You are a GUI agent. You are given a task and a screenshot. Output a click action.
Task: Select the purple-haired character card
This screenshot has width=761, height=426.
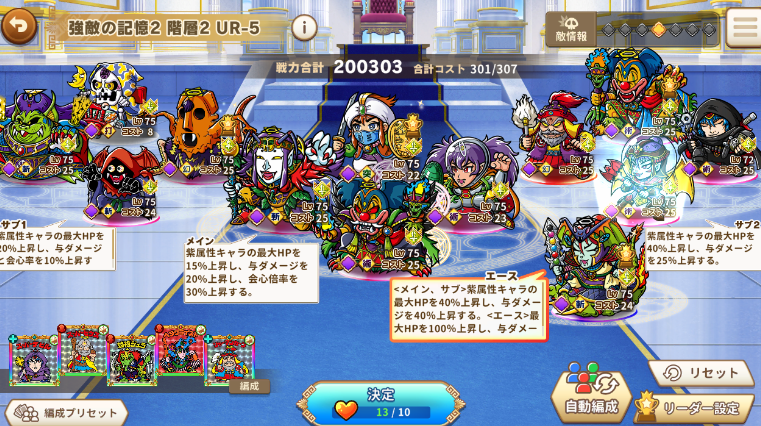pos(34,361)
